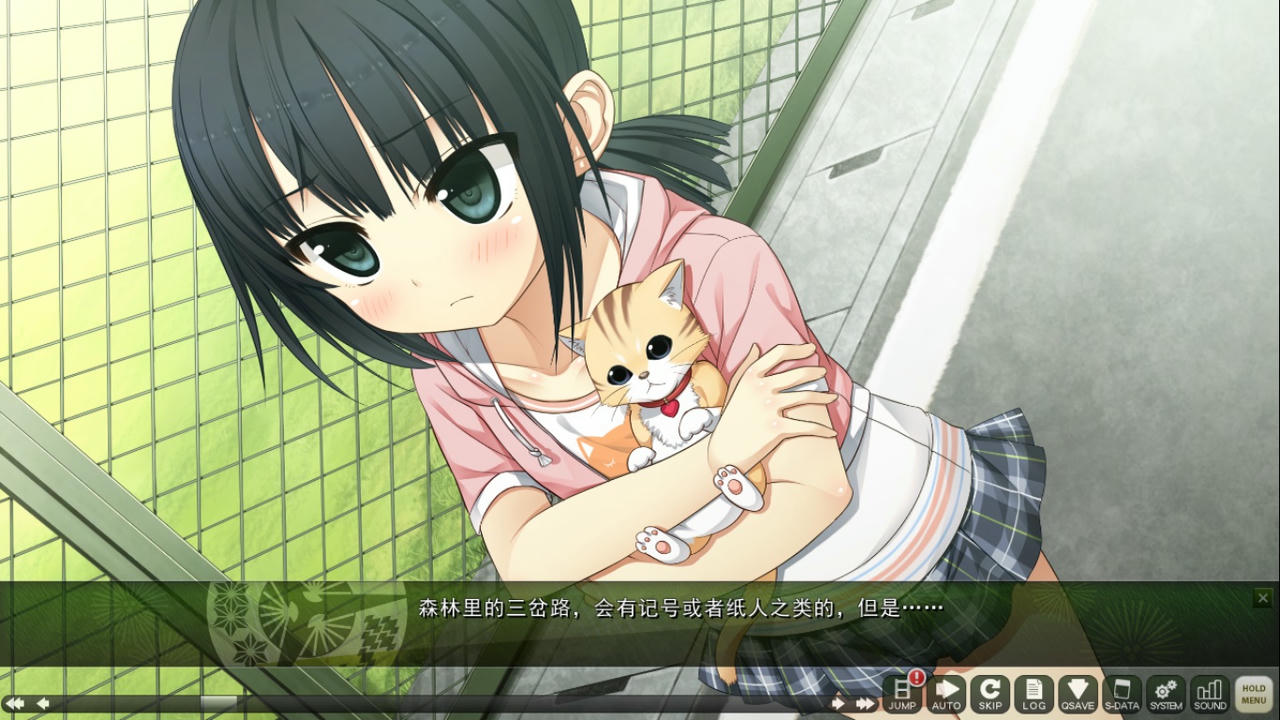Open the S-DATA save data screen
Viewport: 1280px width, 720px height.
coord(1121,692)
